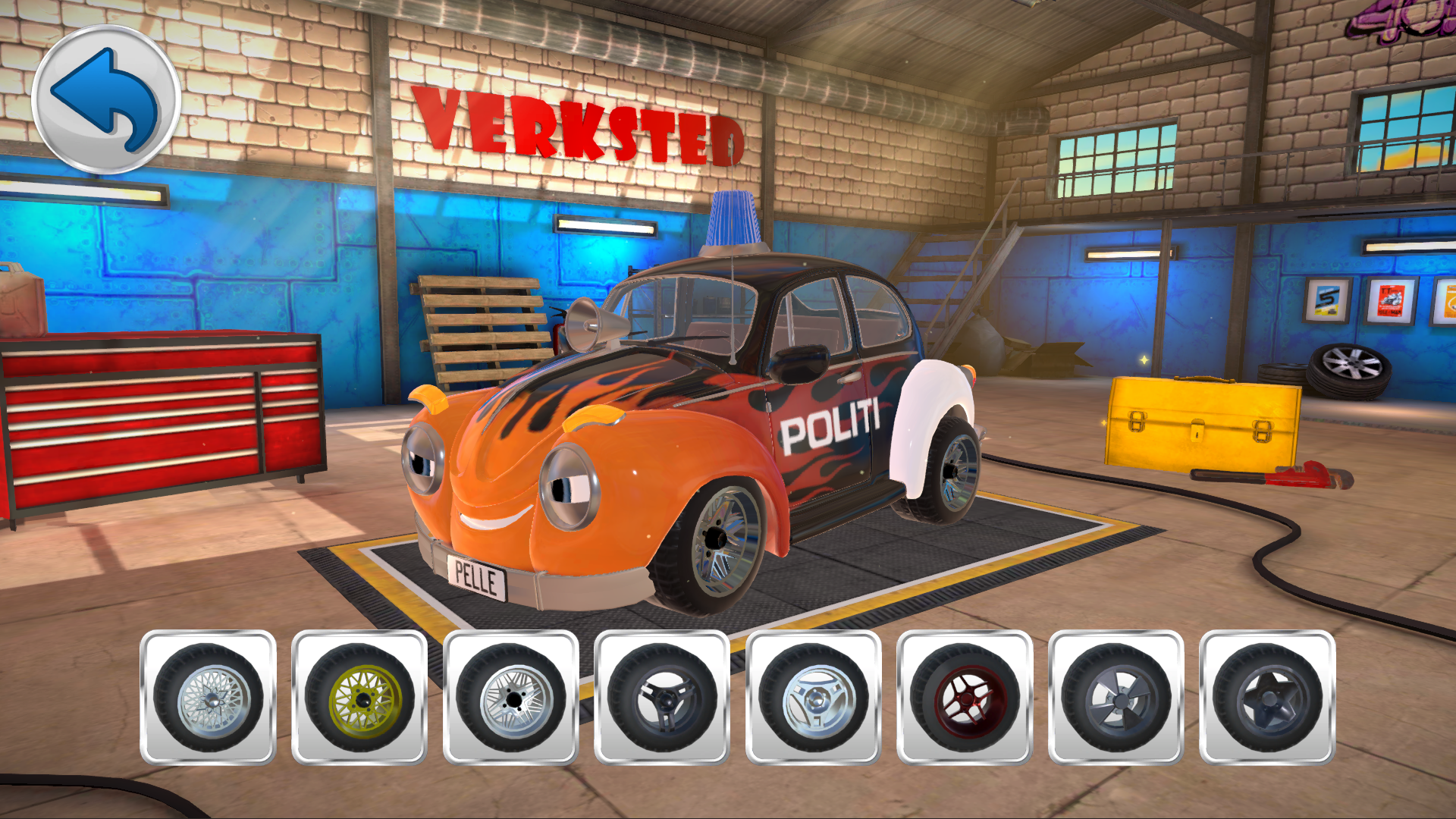
Task: Pick the silver multi-spoke wheel with black hub
Action: (x=510, y=697)
